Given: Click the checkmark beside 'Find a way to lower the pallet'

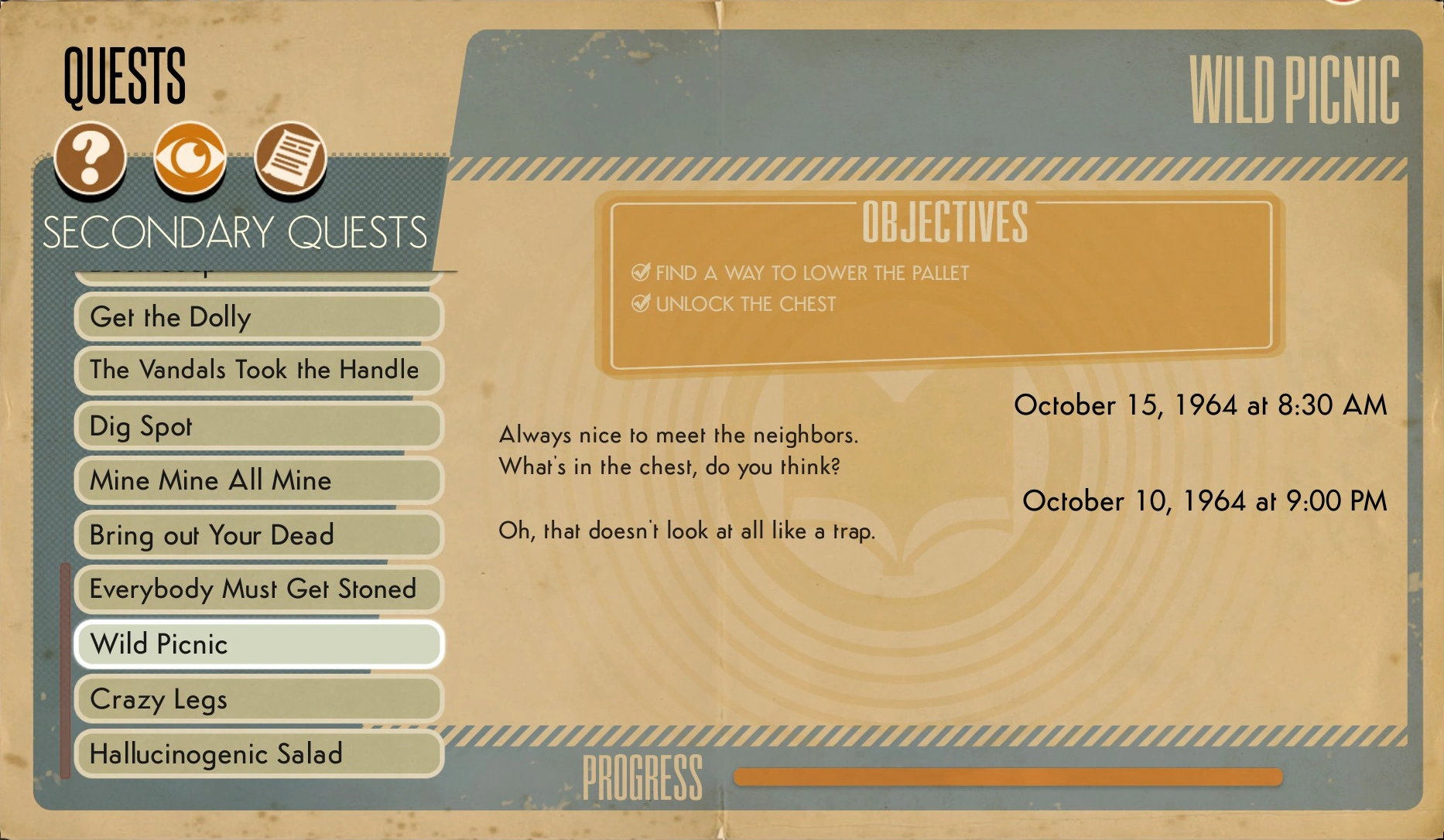Looking at the screenshot, I should point(639,272).
